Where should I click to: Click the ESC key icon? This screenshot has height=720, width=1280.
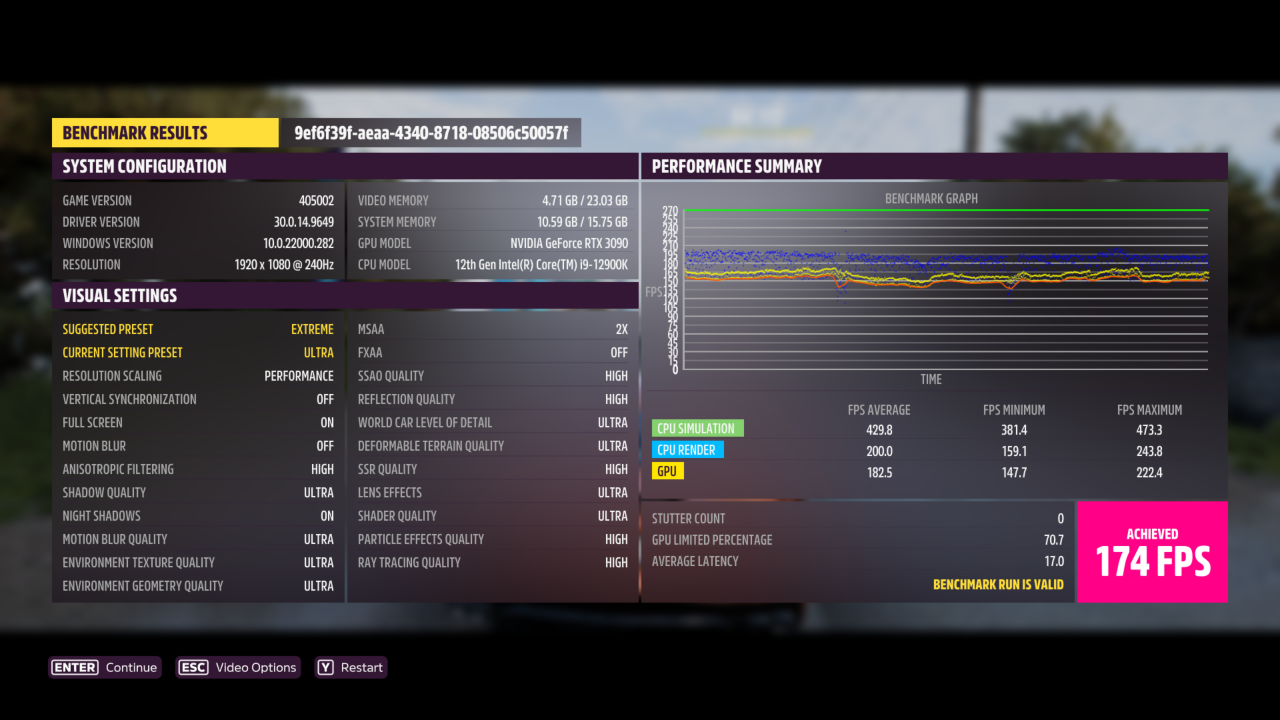coord(193,667)
